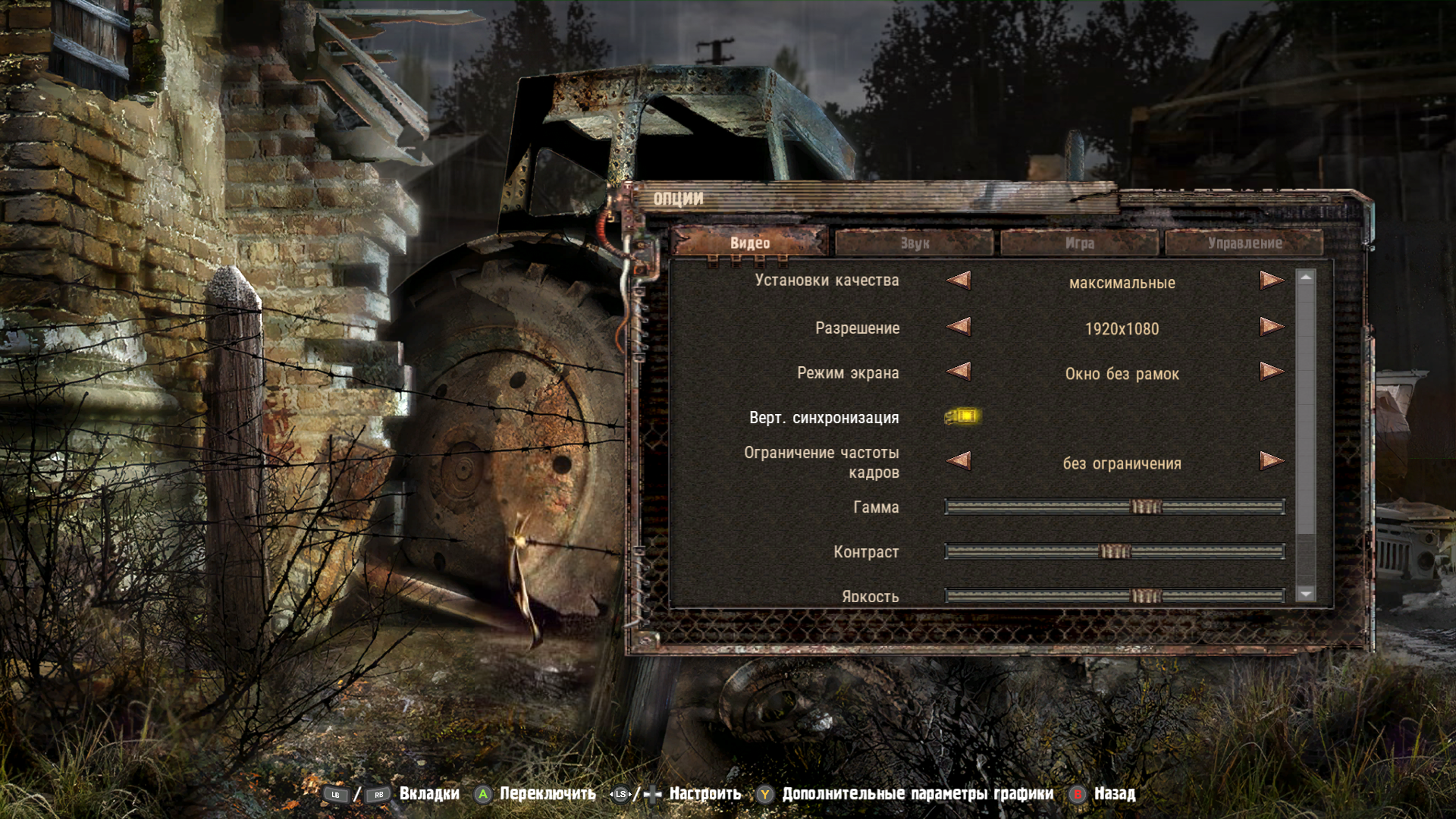The height and width of the screenshot is (819, 1456).
Task: Switch to the Видео tab
Action: 749,243
